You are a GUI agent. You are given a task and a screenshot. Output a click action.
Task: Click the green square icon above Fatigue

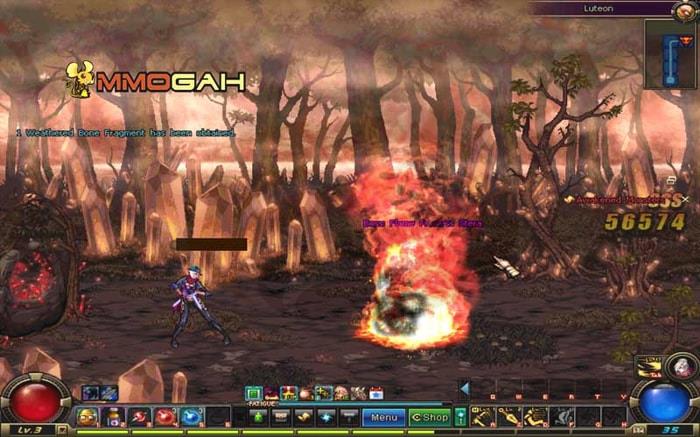[x=253, y=393]
